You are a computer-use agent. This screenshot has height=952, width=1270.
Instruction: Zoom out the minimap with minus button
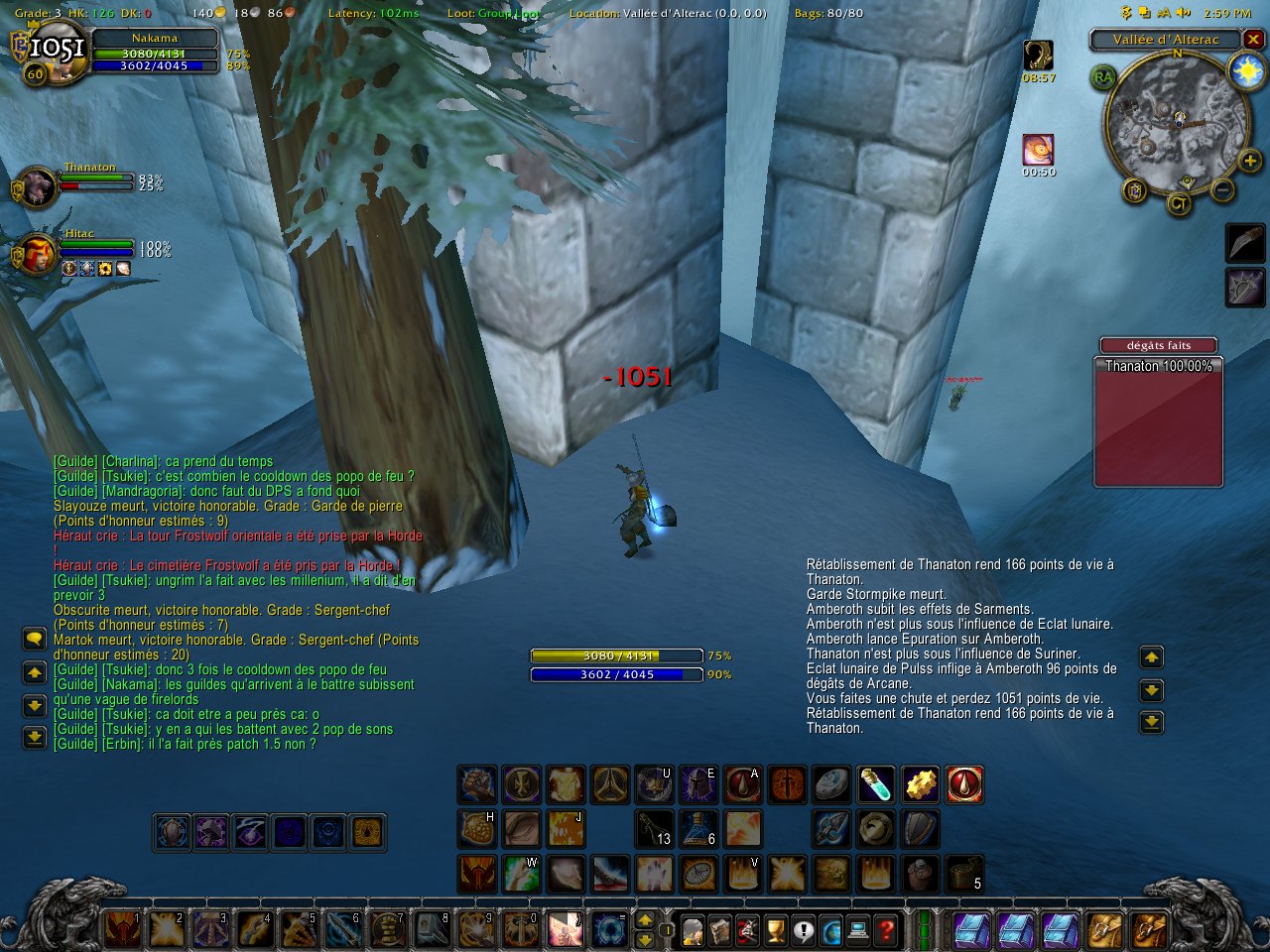coord(1222,188)
